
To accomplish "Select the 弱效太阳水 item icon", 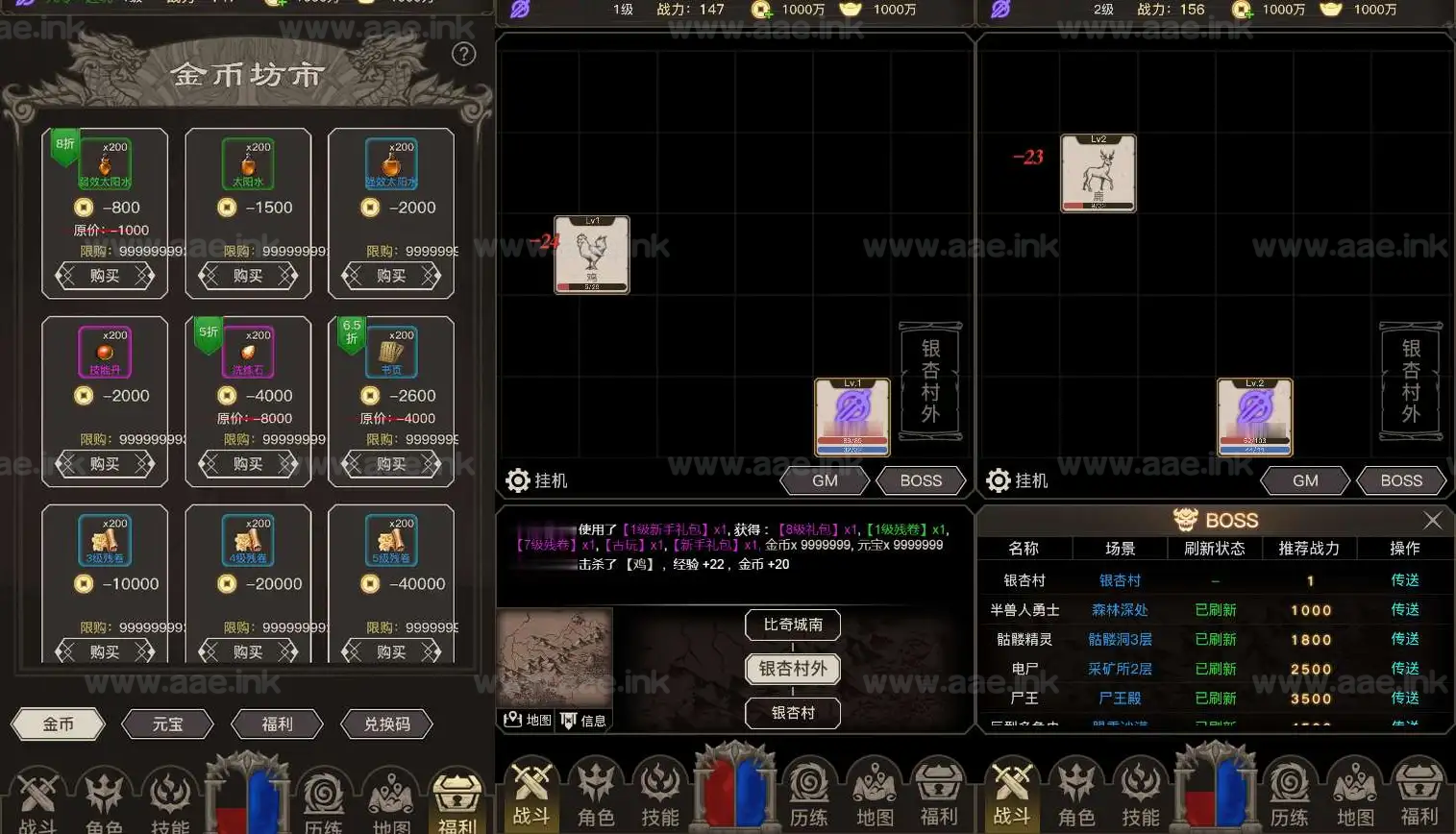I will (x=105, y=163).
